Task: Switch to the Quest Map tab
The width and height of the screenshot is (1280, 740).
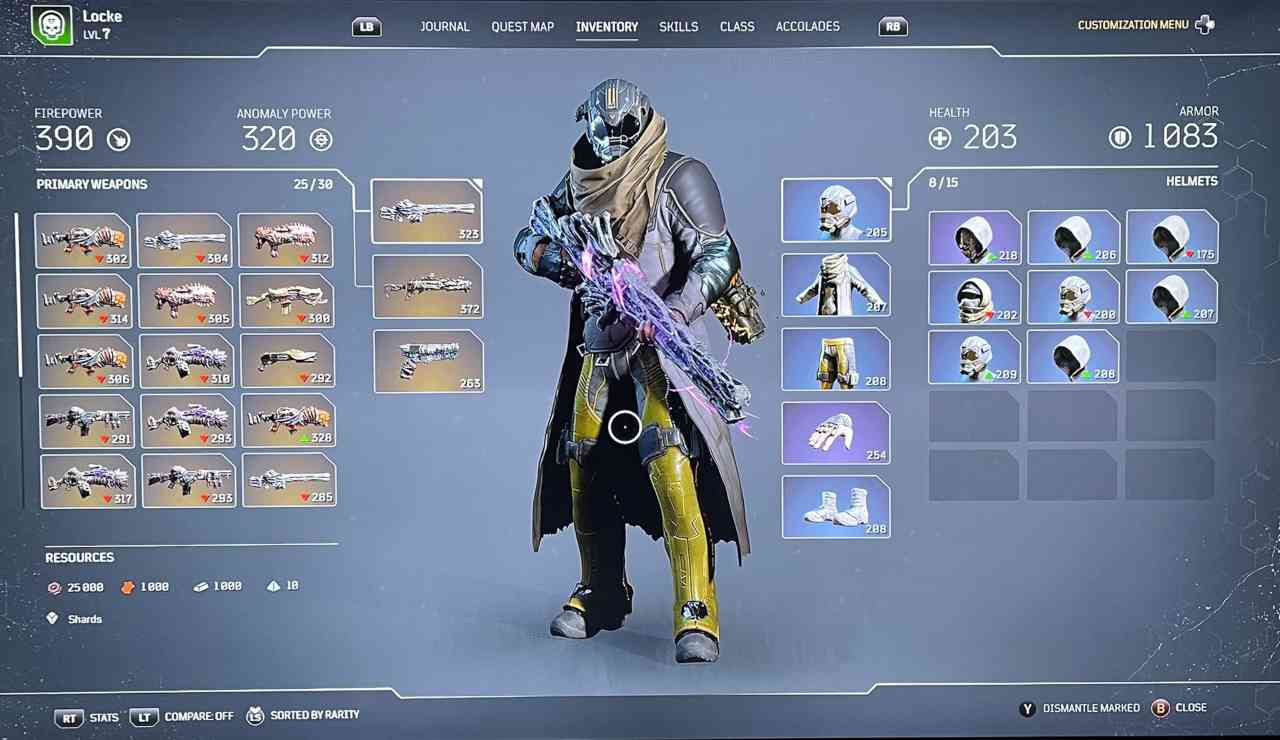Action: point(522,27)
